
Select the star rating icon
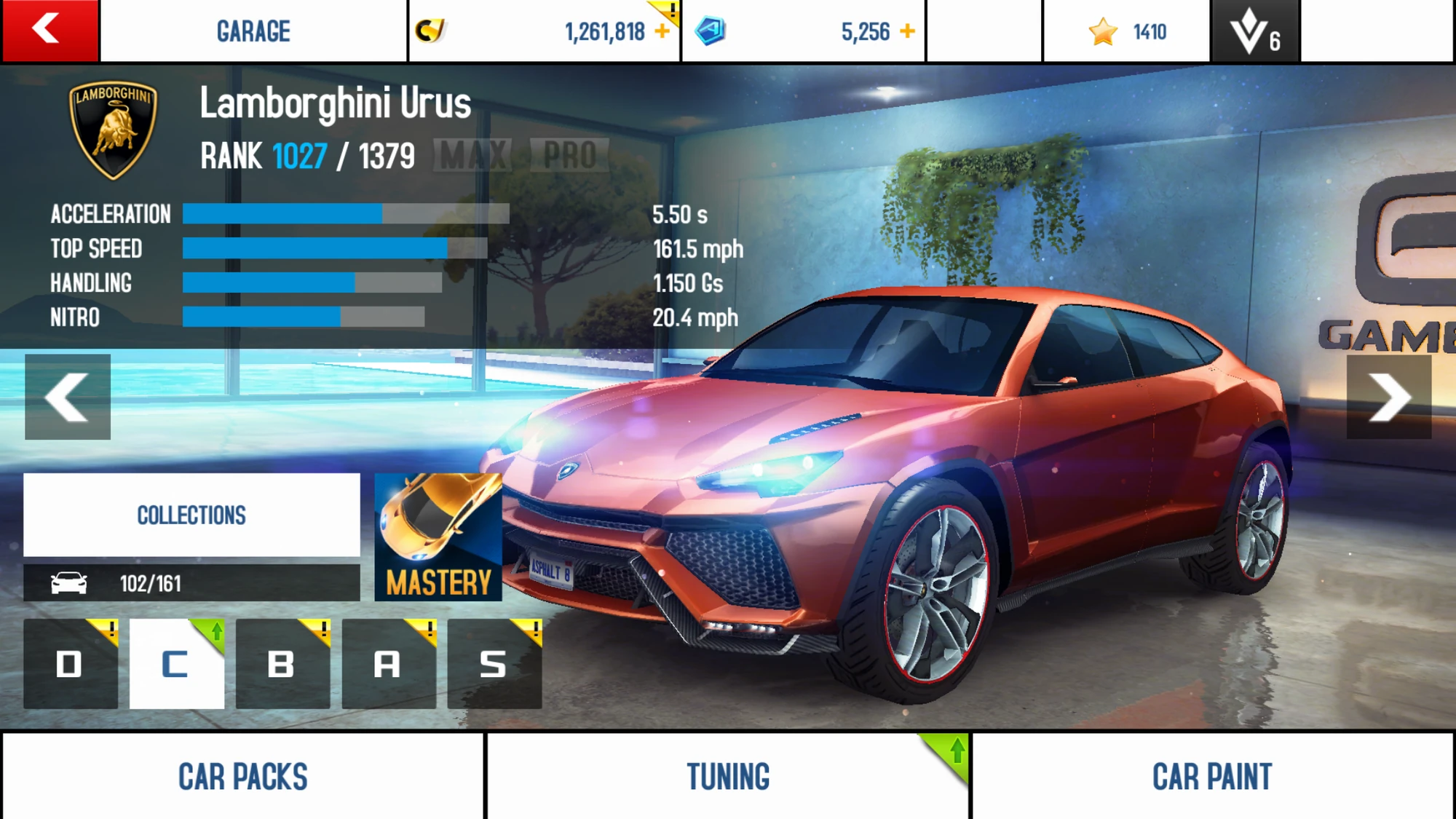click(1105, 31)
